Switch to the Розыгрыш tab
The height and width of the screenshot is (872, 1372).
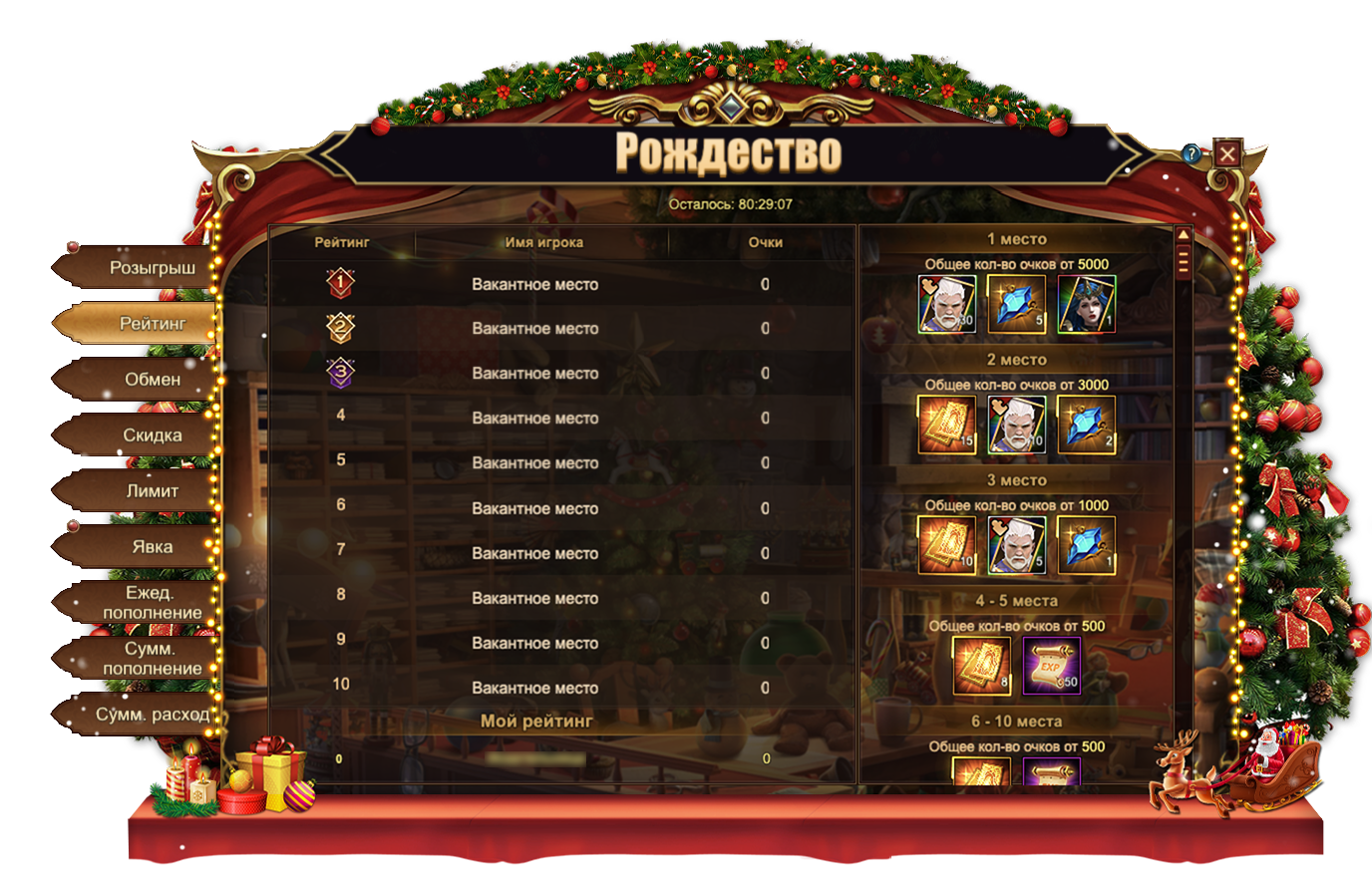(x=152, y=268)
